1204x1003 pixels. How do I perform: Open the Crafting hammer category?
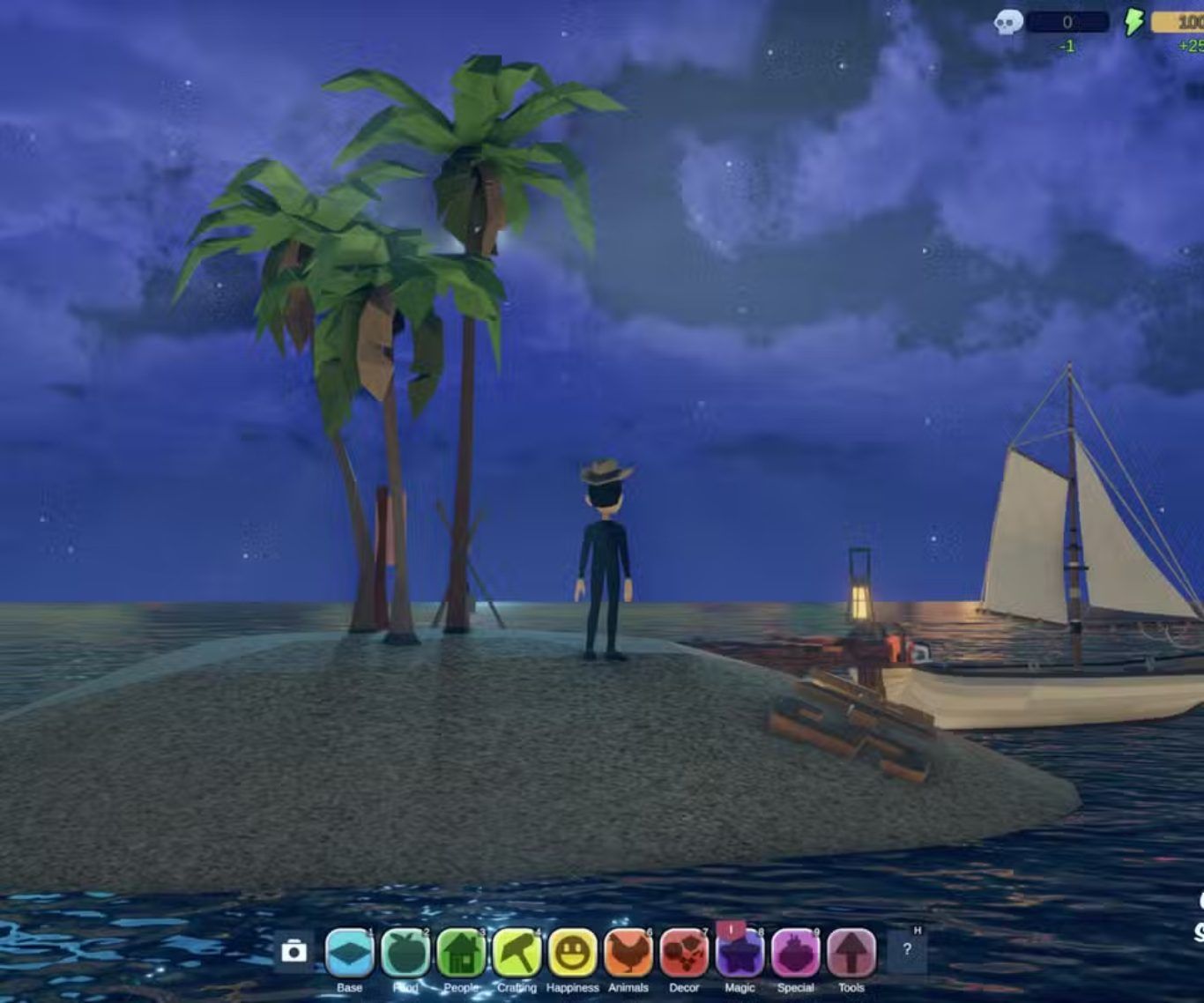tap(517, 953)
